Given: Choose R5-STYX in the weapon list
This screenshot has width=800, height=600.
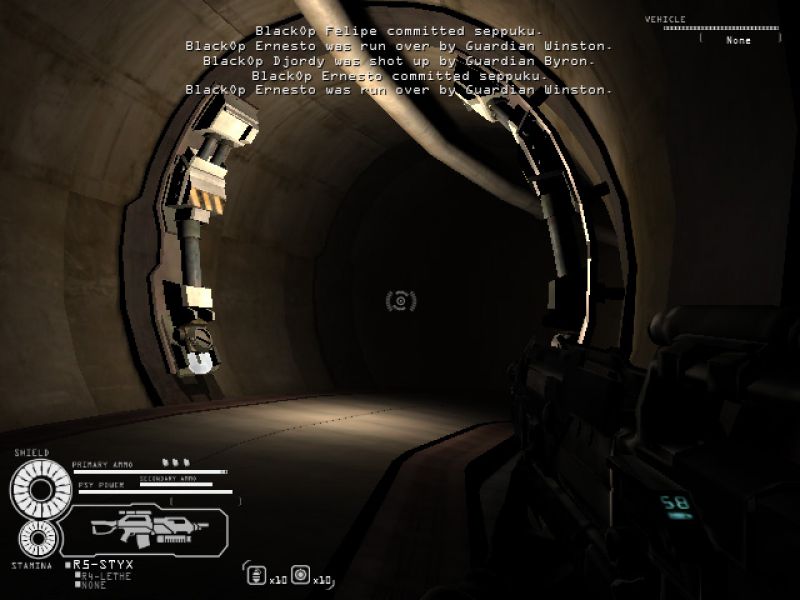Looking at the screenshot, I should point(102,565).
